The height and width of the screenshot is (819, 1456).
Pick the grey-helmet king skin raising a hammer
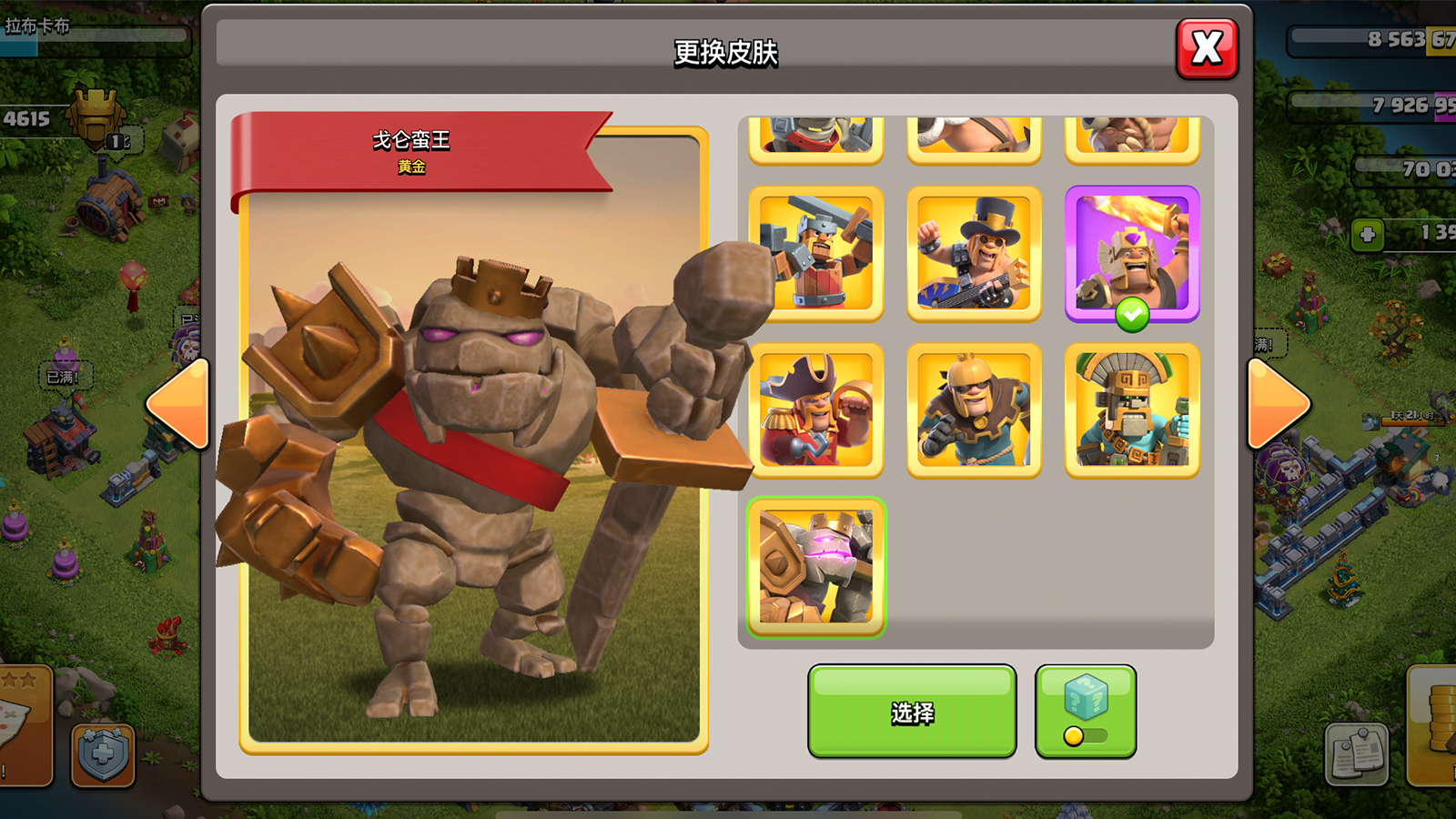pyautogui.click(x=816, y=254)
